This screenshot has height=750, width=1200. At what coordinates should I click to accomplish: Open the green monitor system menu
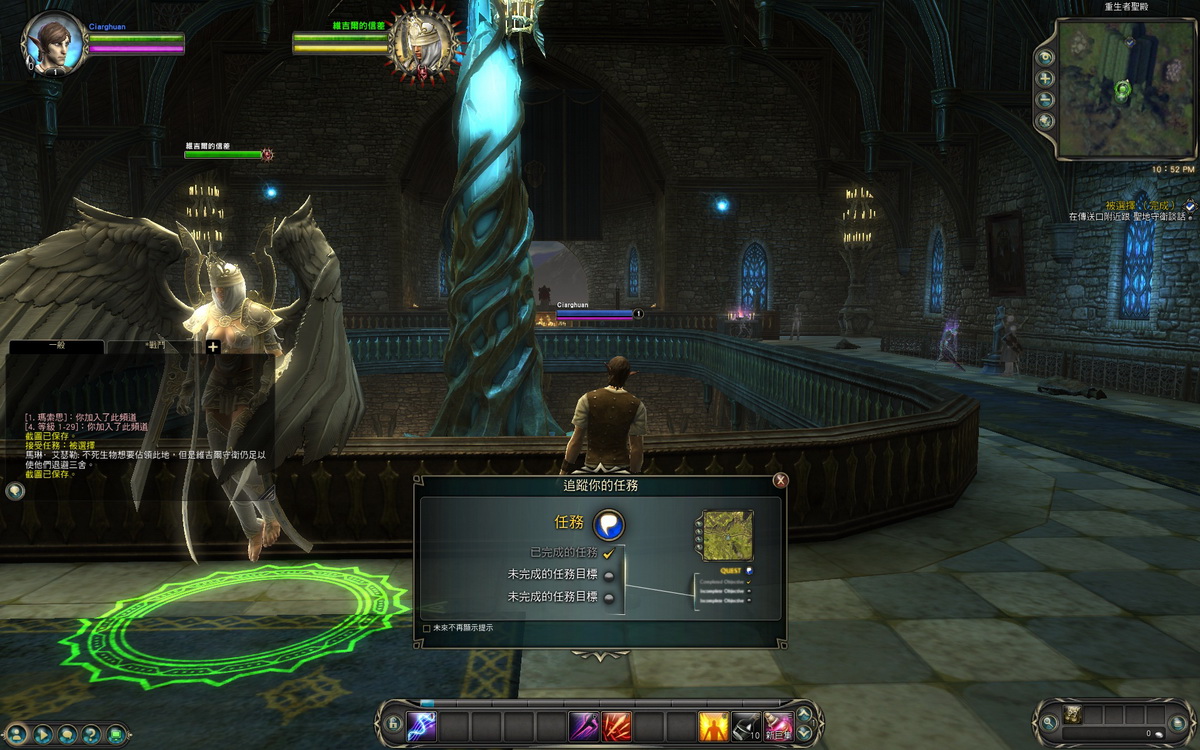pos(116,734)
